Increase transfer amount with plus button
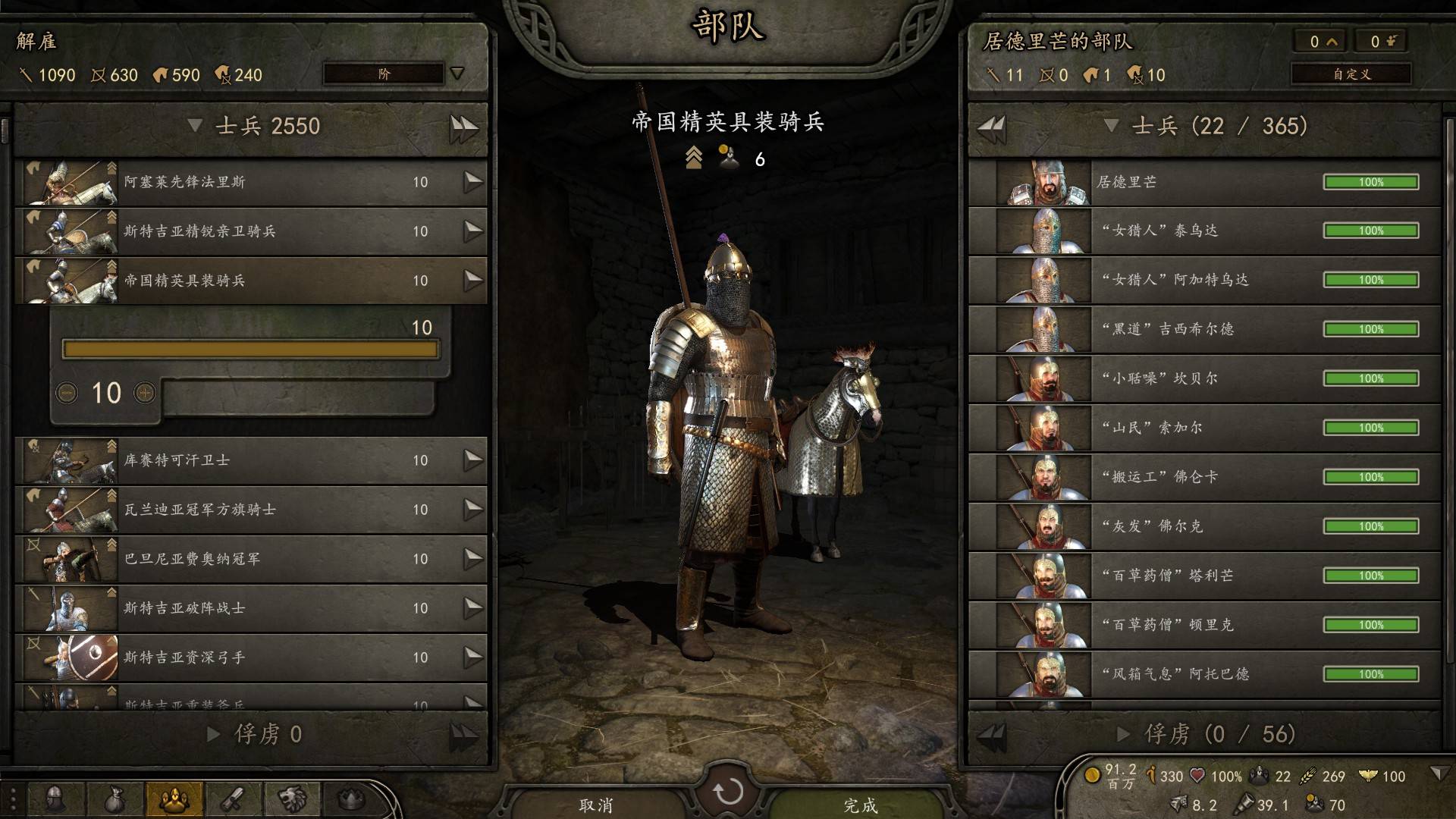Viewport: 1456px width, 819px height. (145, 393)
